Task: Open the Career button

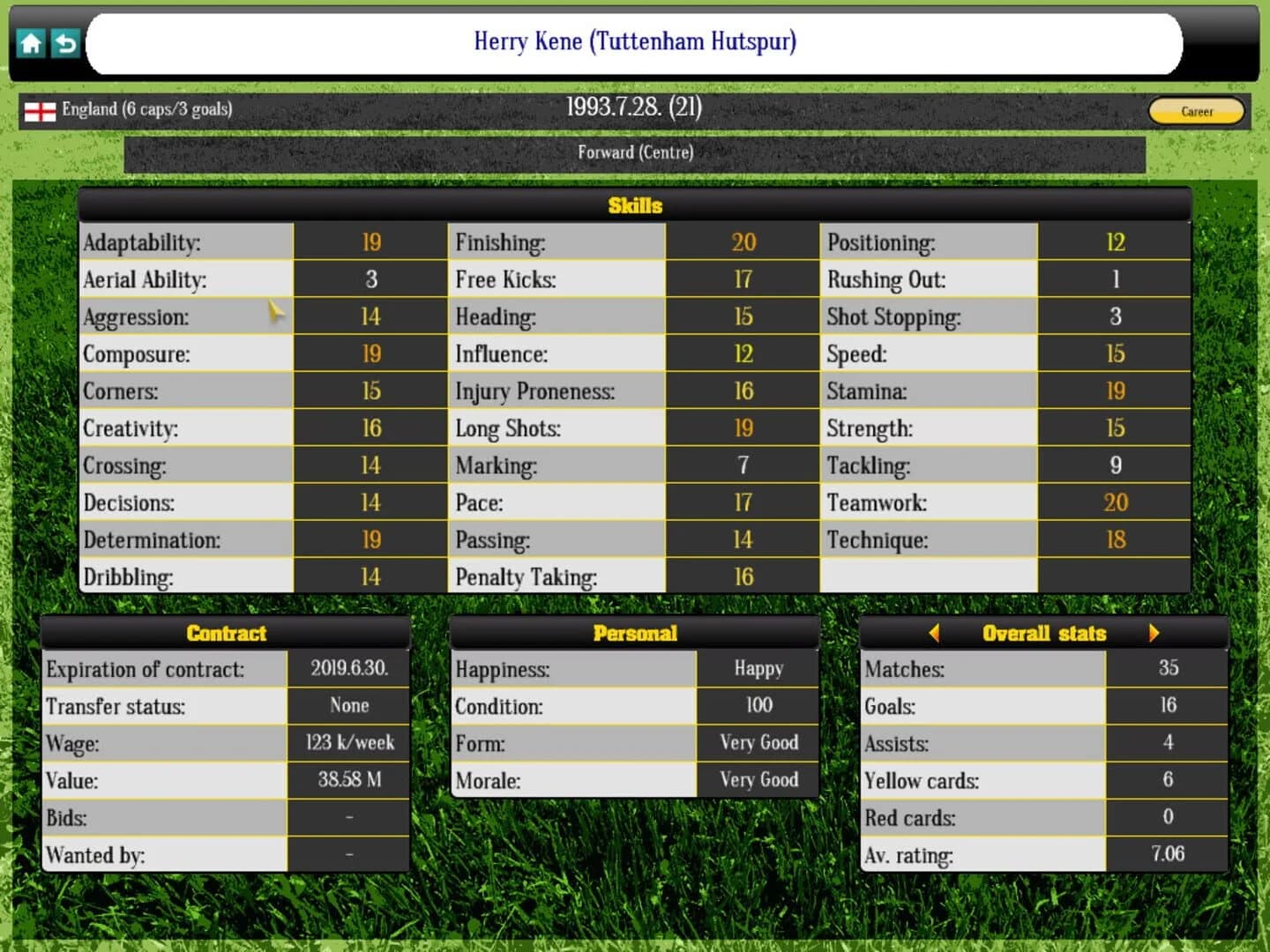Action: [1195, 111]
